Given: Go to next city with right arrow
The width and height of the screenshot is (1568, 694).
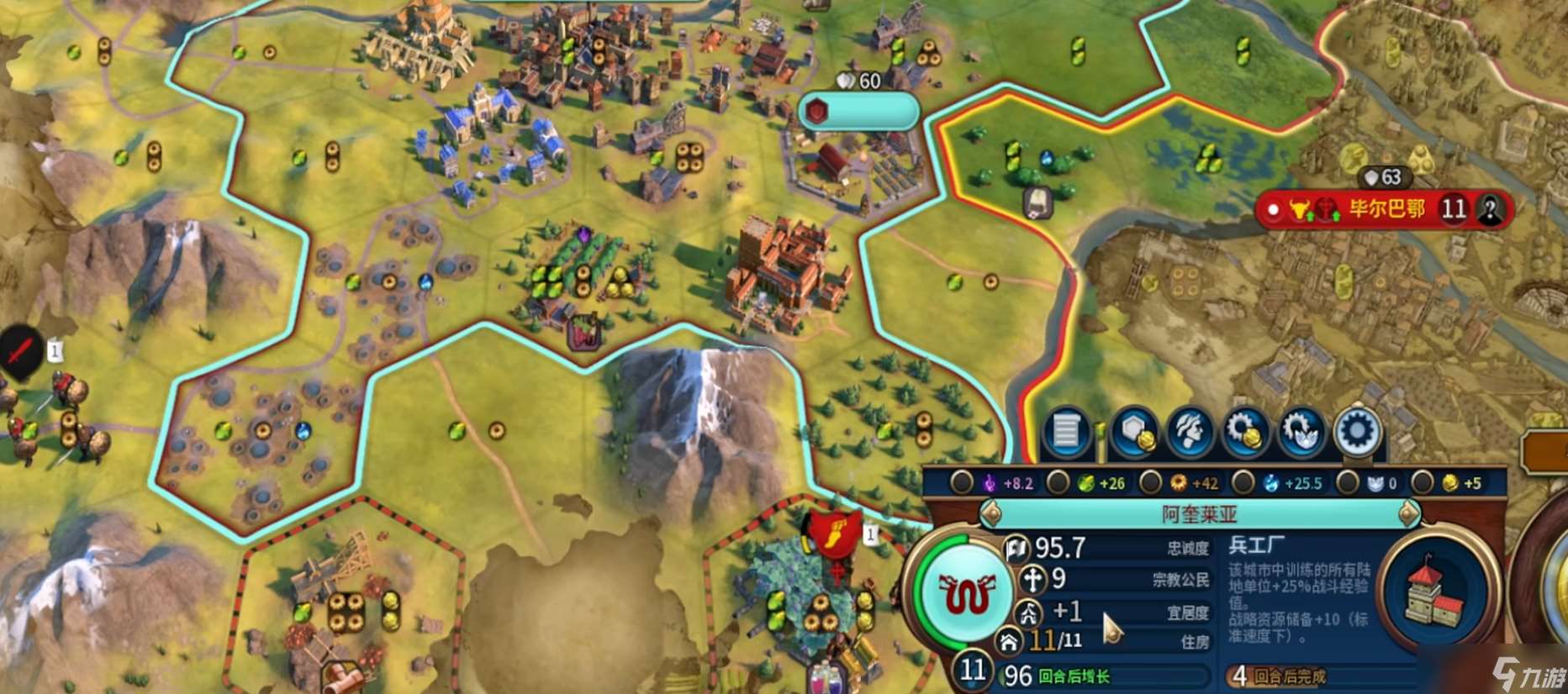Looking at the screenshot, I should coord(1408,513).
